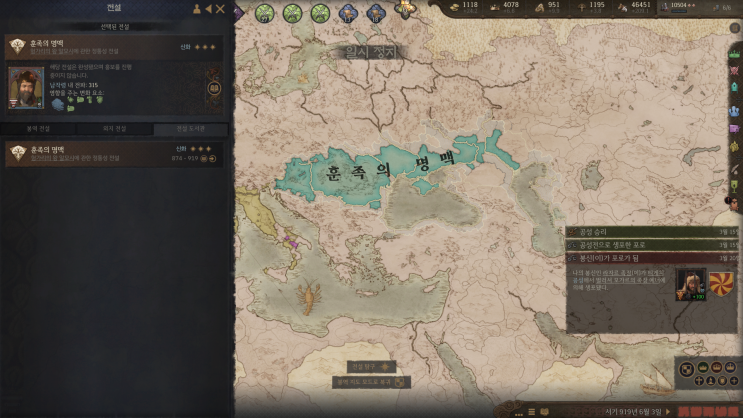Switch to the 봉역 전설 tab

pyautogui.click(x=41, y=129)
